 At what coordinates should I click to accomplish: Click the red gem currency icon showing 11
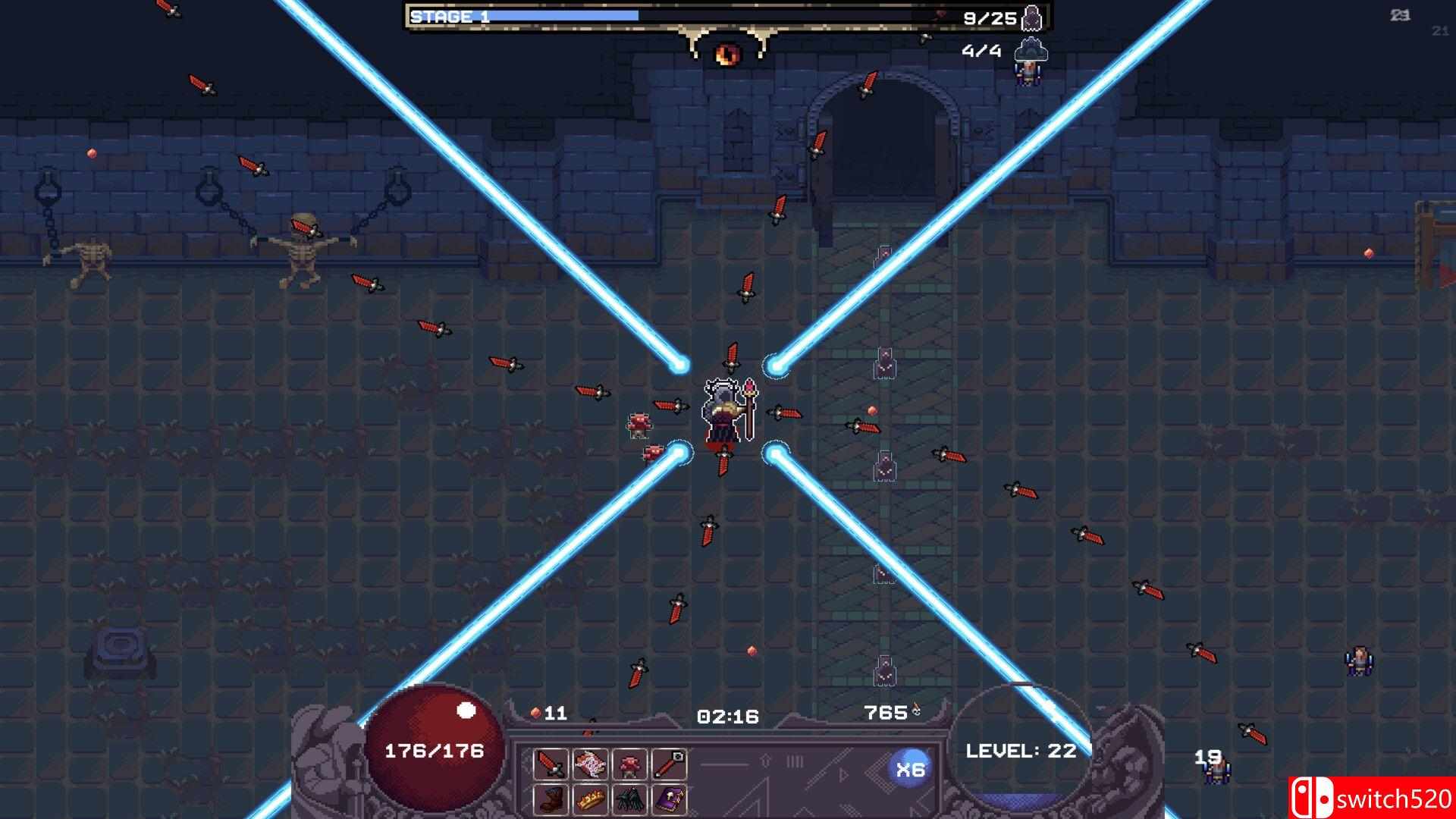(535, 713)
